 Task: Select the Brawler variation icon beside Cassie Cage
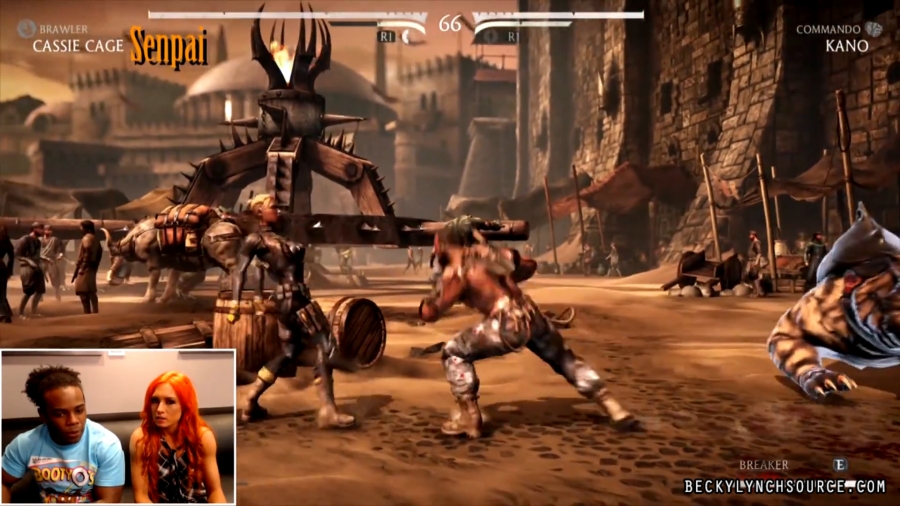click(x=26, y=29)
